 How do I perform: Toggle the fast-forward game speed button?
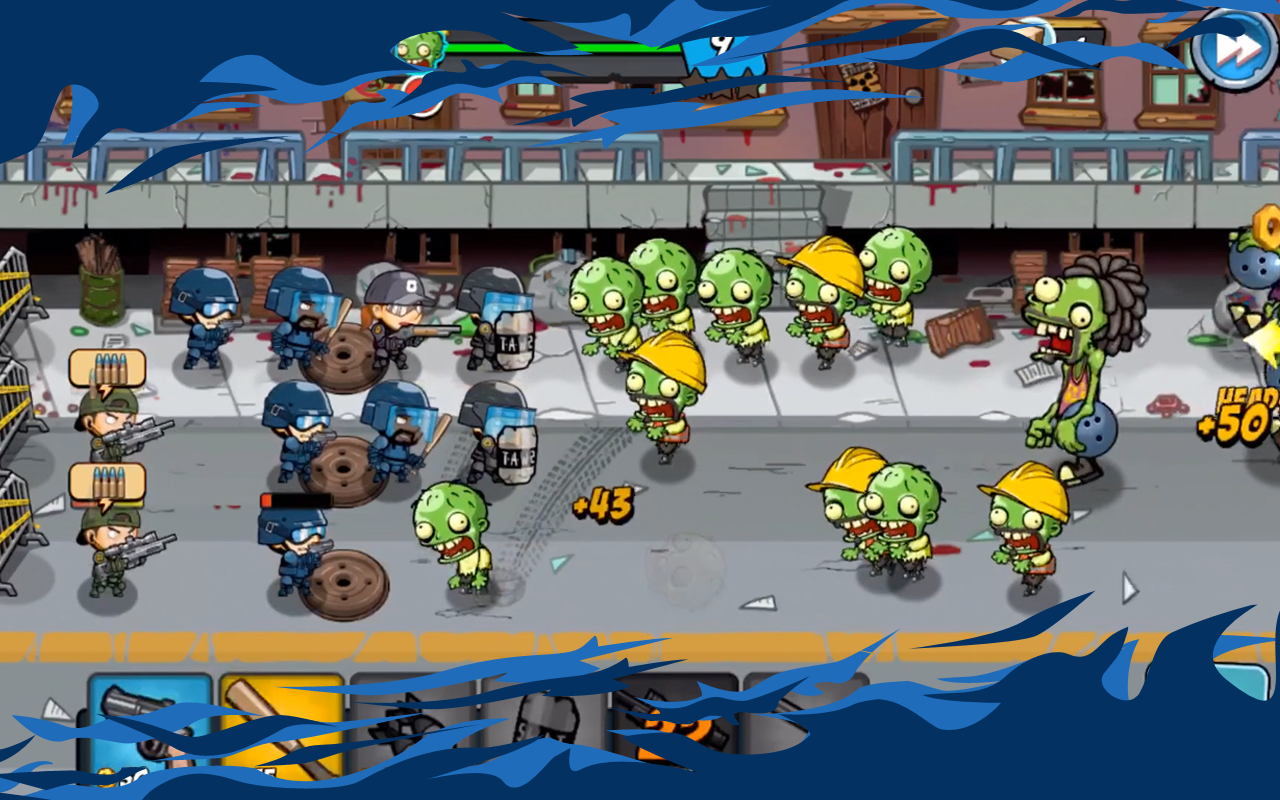click(x=1232, y=47)
